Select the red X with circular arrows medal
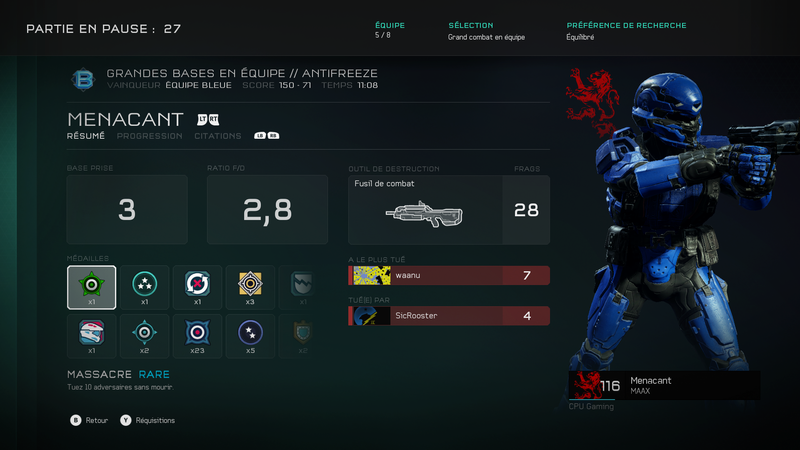Image resolution: width=800 pixels, height=450 pixels. click(x=197, y=287)
